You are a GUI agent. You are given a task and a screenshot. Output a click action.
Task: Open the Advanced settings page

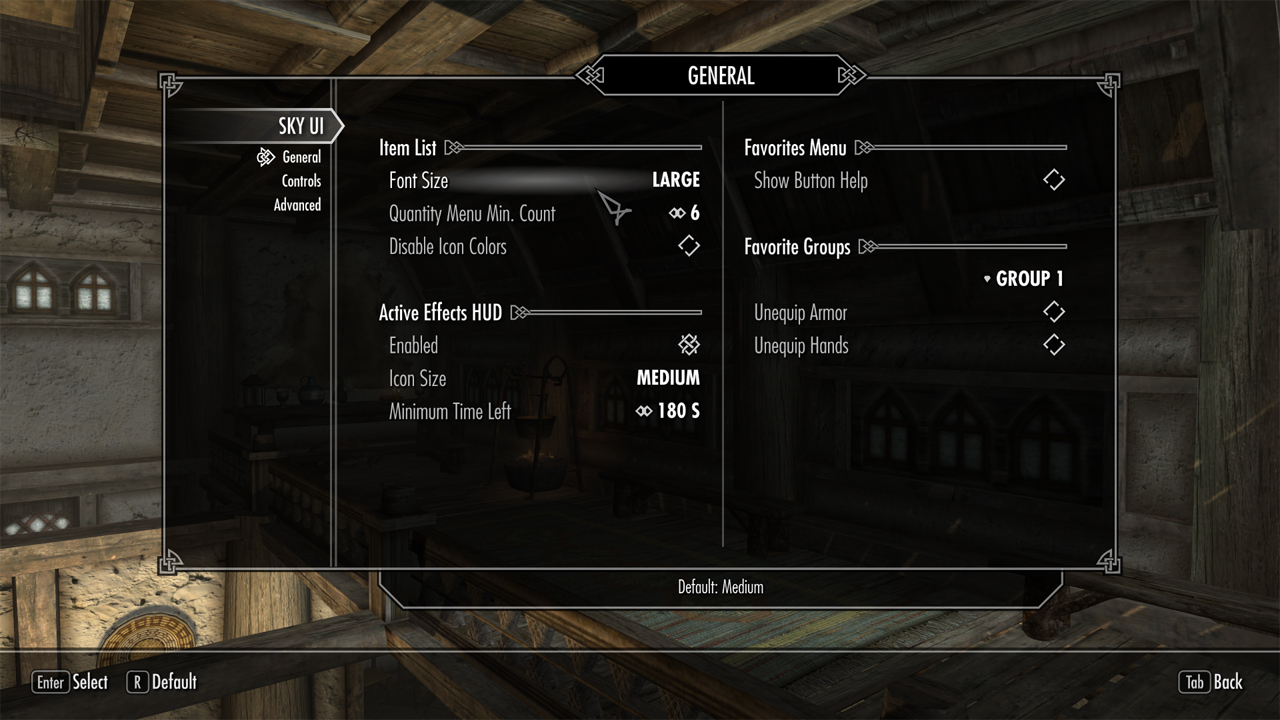click(x=297, y=205)
